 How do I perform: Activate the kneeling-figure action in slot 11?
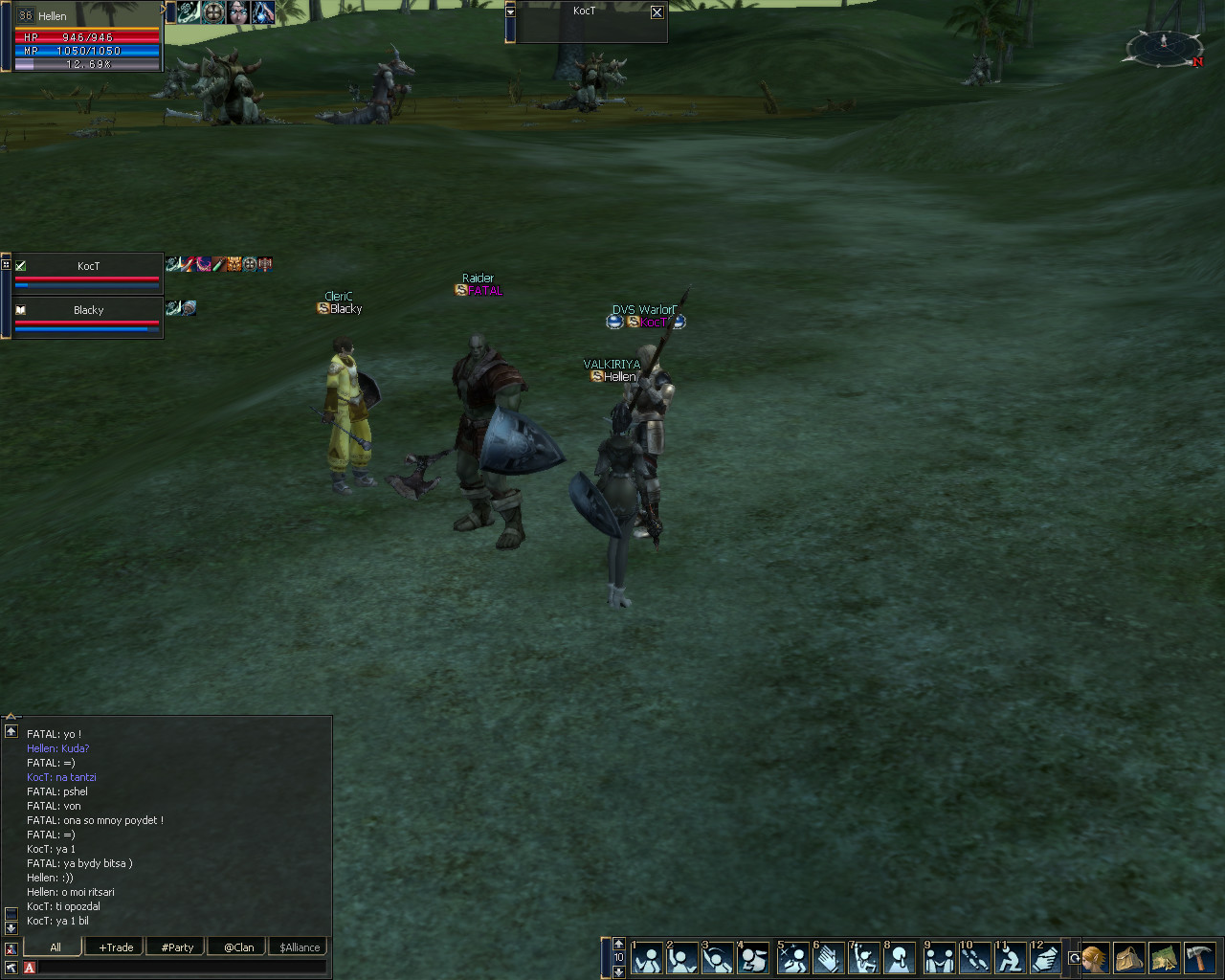coord(1010,958)
